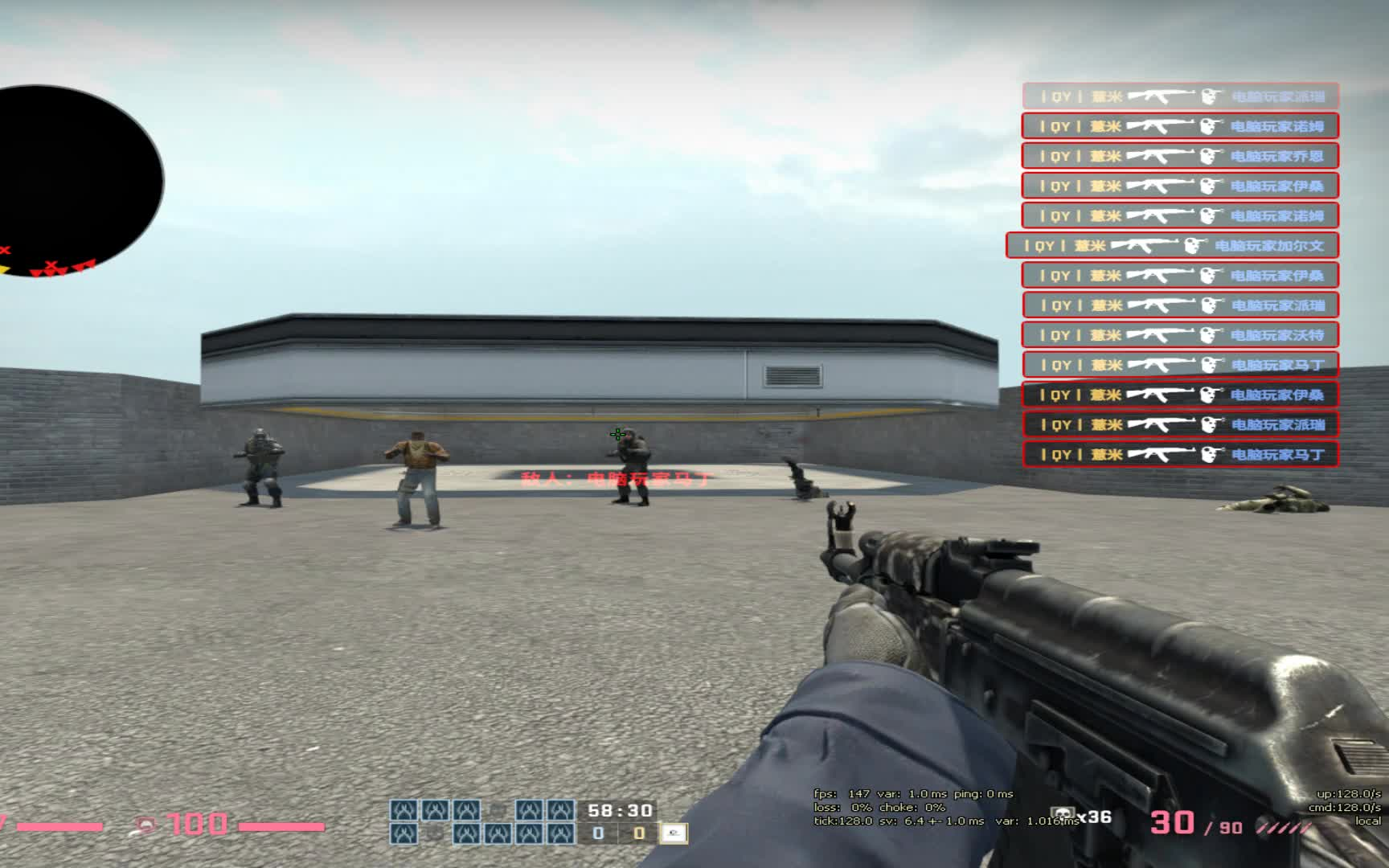Viewport: 1389px width, 868px height.
Task: Select the headshot skull icon beside 电脑玩家加尔文
Action: [x=1196, y=244]
